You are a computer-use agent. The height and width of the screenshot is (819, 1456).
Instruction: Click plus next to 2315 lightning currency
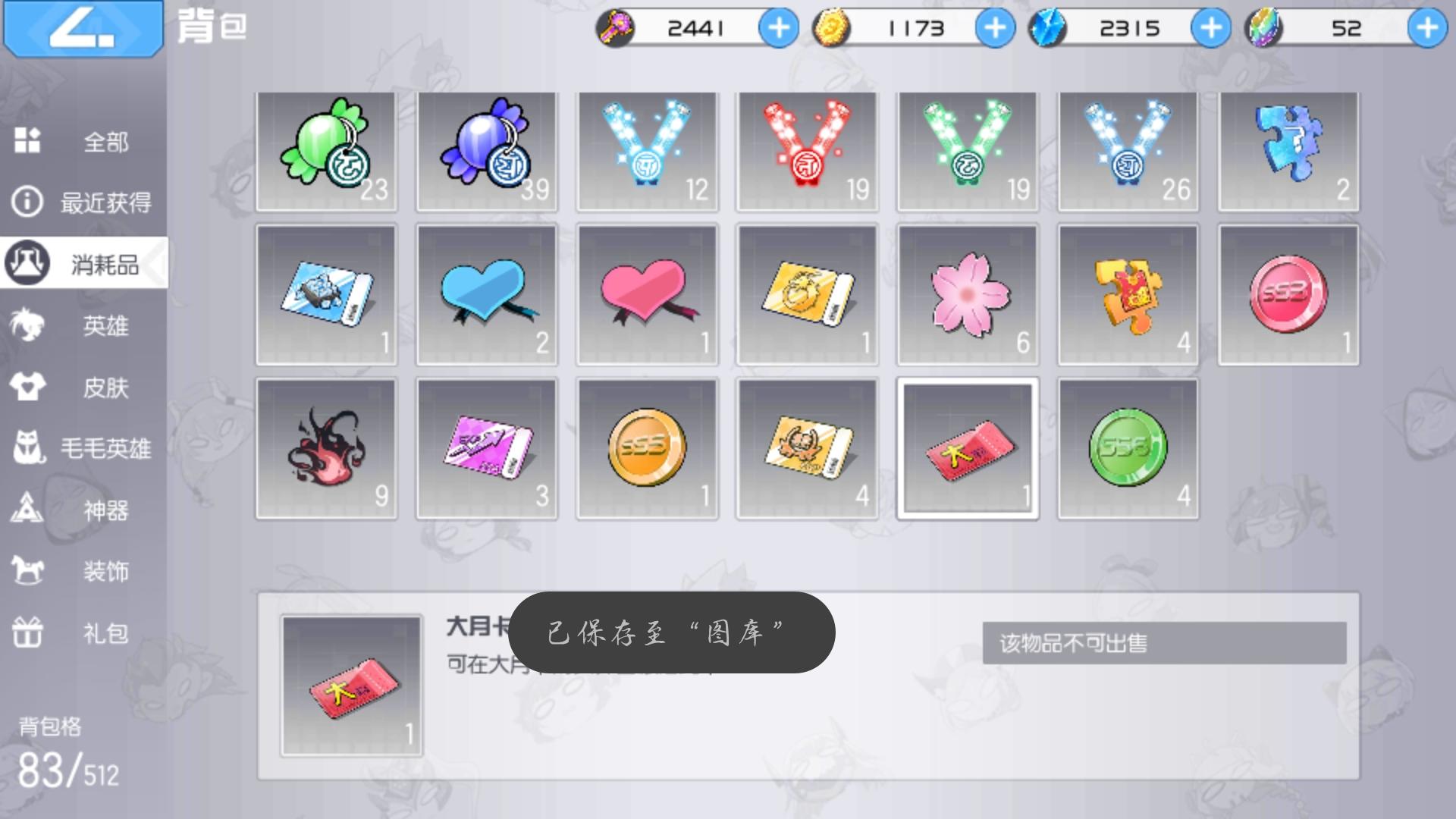click(1211, 28)
